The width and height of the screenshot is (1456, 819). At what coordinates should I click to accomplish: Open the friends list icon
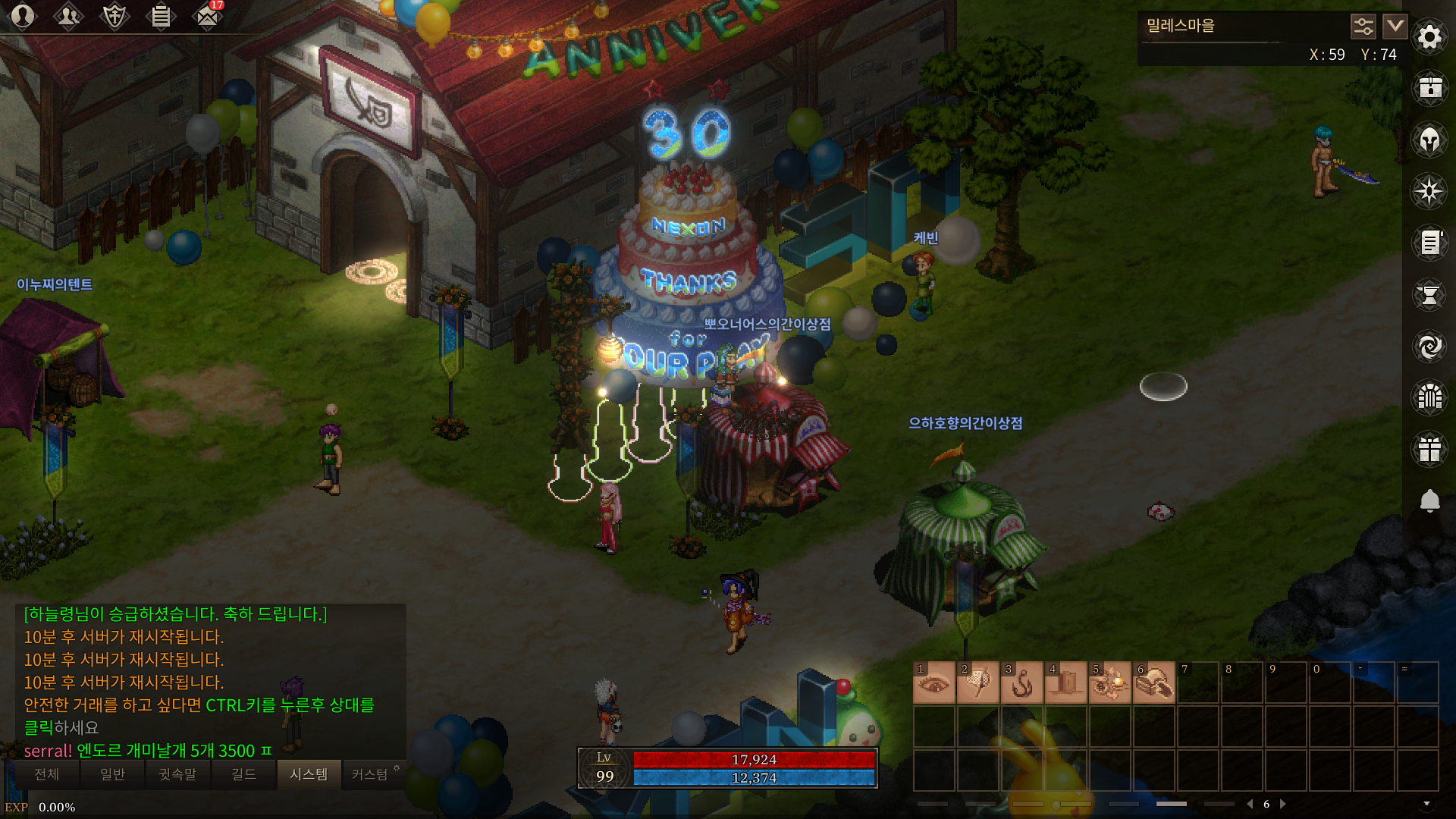(x=68, y=16)
